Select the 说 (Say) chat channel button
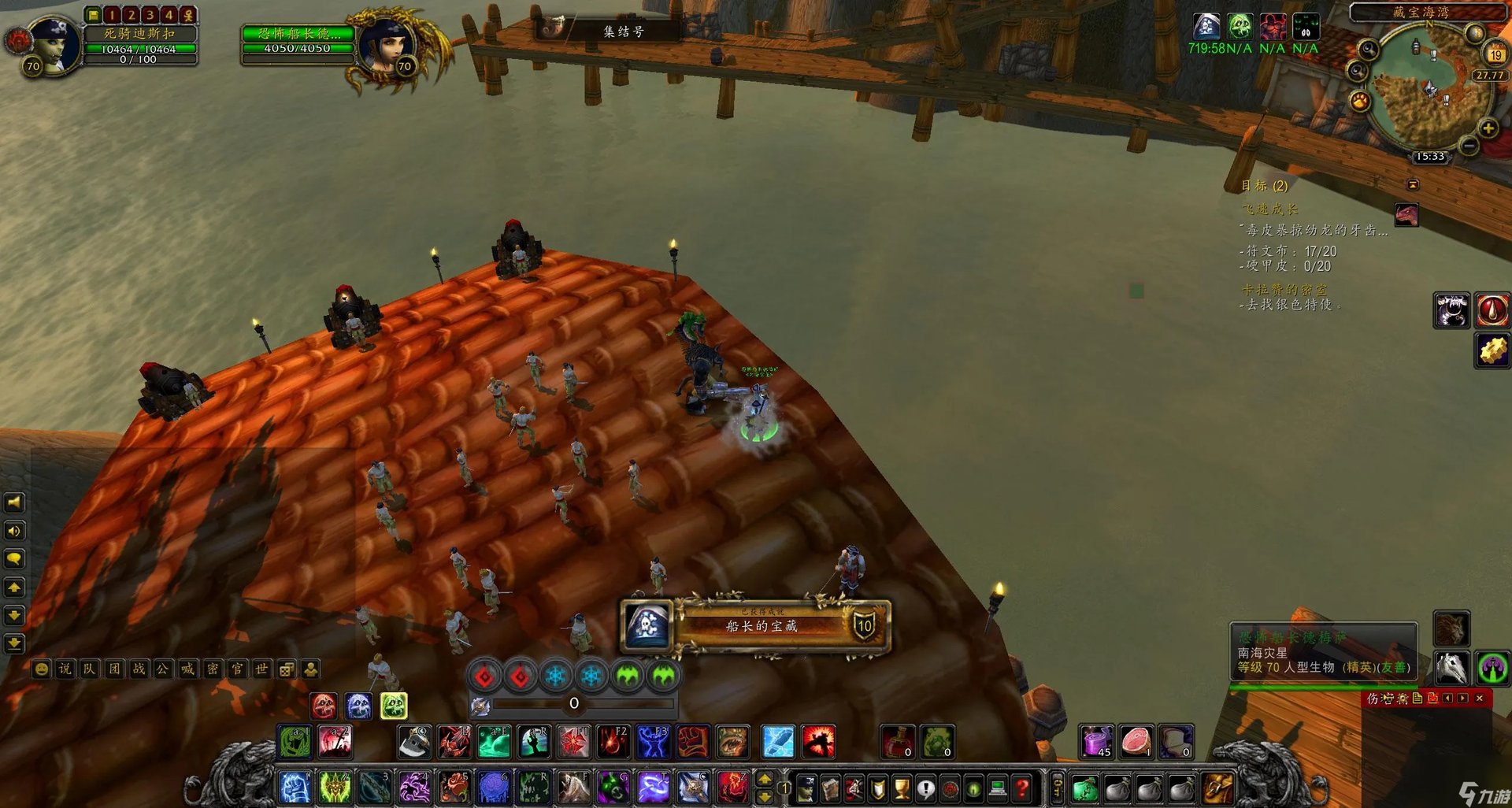This screenshot has height=808, width=1512. point(65,669)
